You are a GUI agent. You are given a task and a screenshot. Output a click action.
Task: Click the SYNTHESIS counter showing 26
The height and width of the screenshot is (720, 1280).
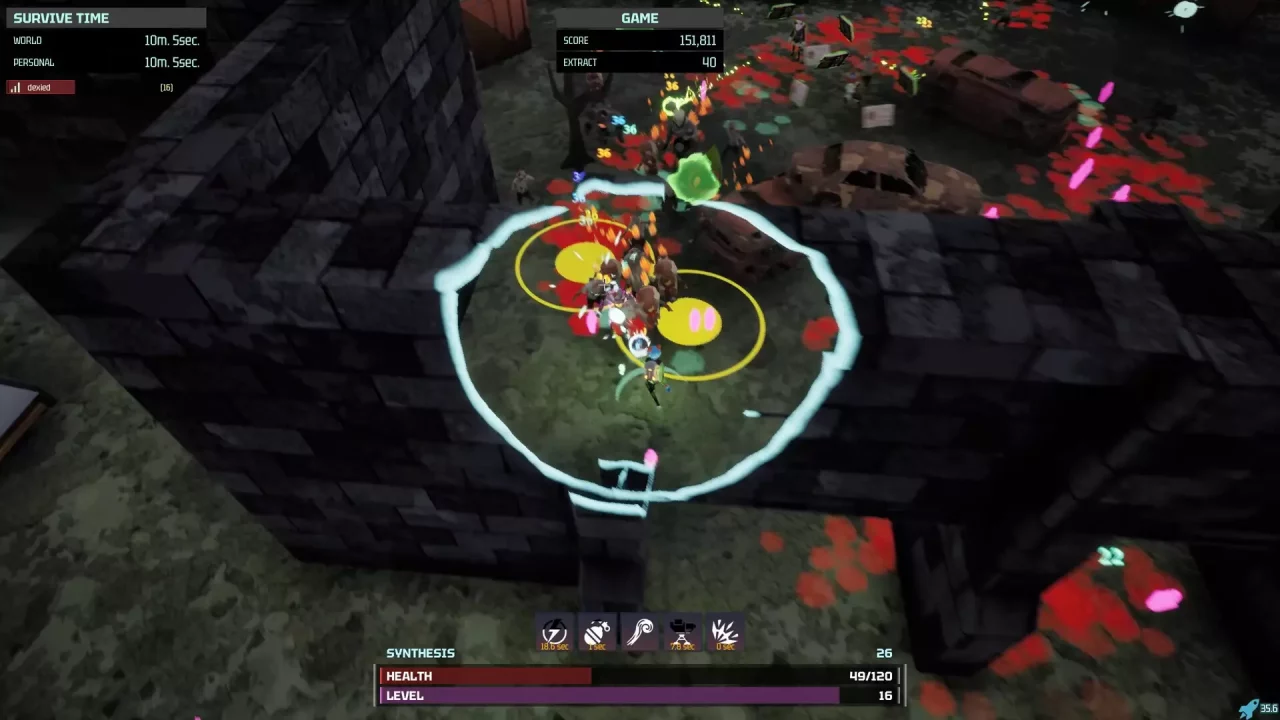coord(882,653)
